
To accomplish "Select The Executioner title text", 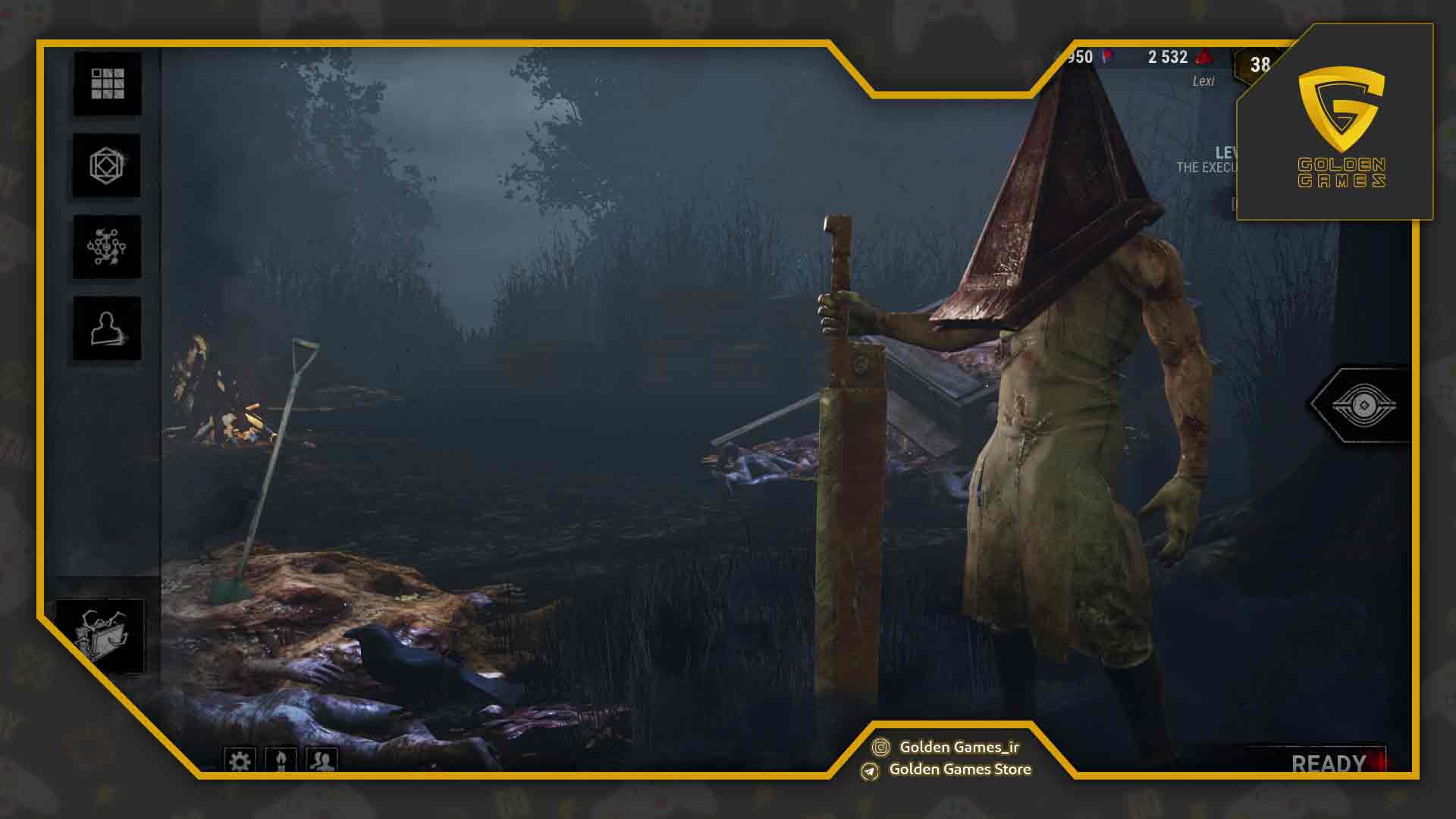I will [x=1210, y=168].
